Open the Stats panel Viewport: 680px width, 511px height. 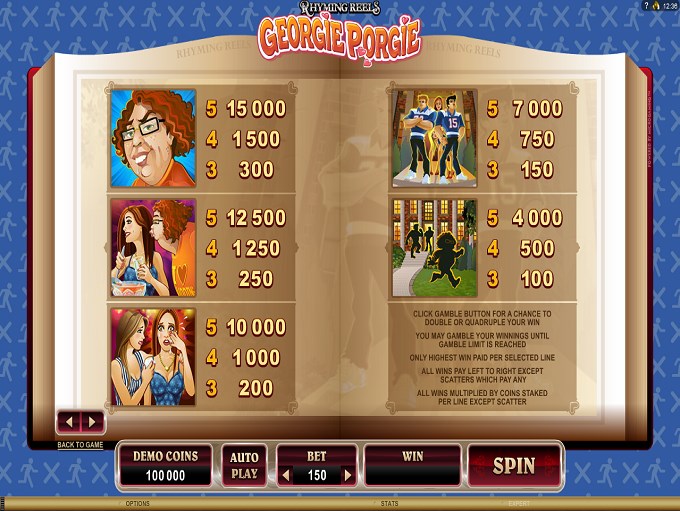point(387,505)
